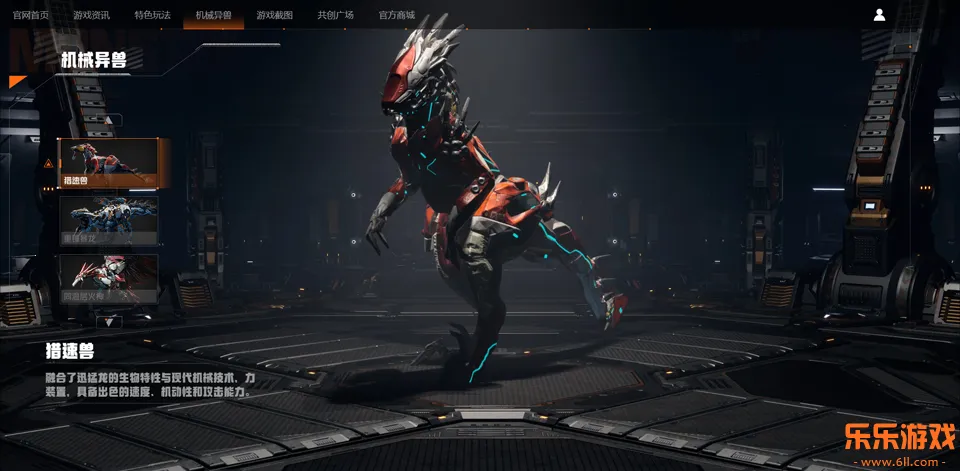960x471 pixels.
Task: Pick the red-clawed winged beast thumbnail
Action: click(x=109, y=278)
